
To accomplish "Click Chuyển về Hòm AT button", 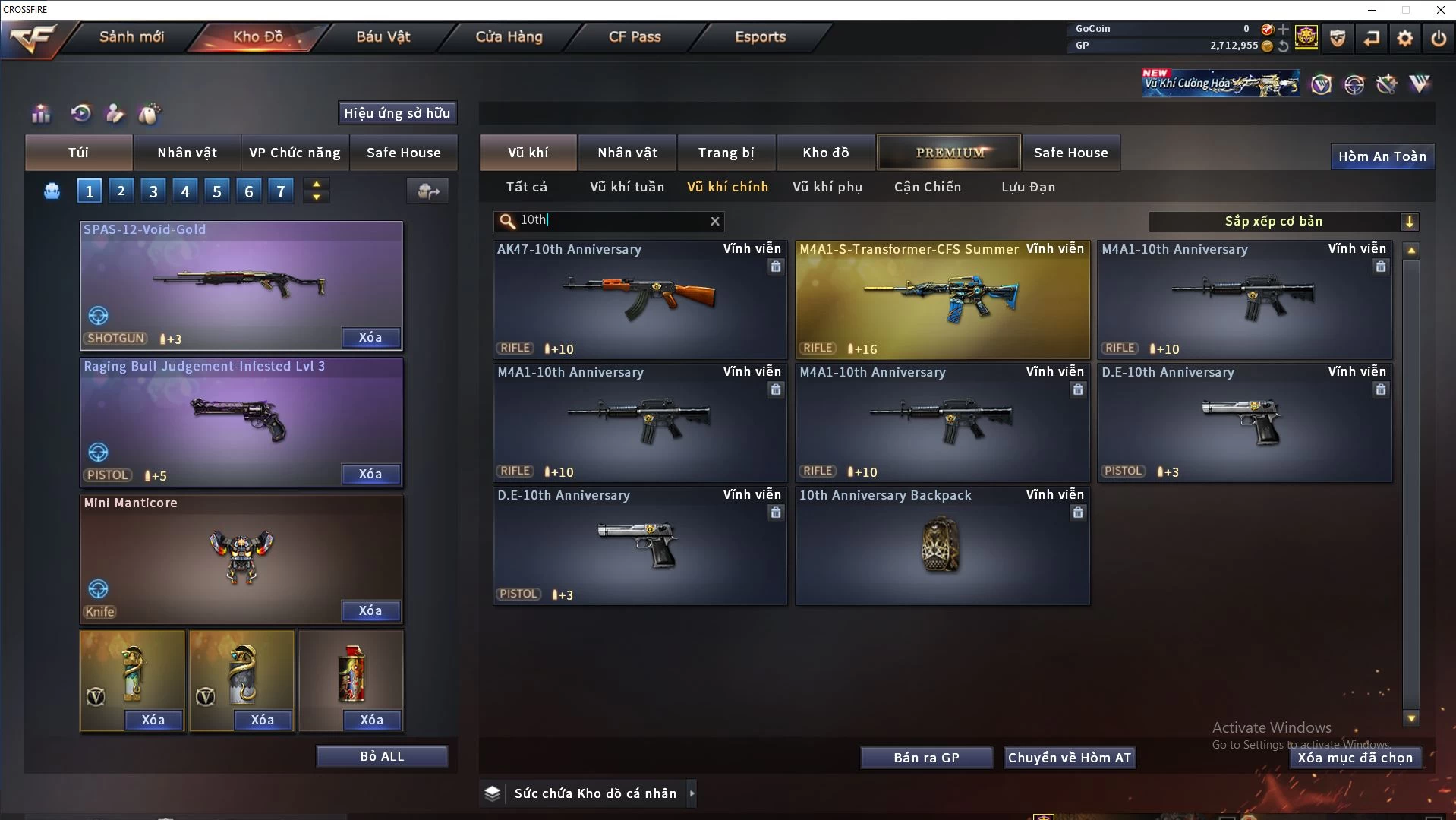I will 1069,758.
